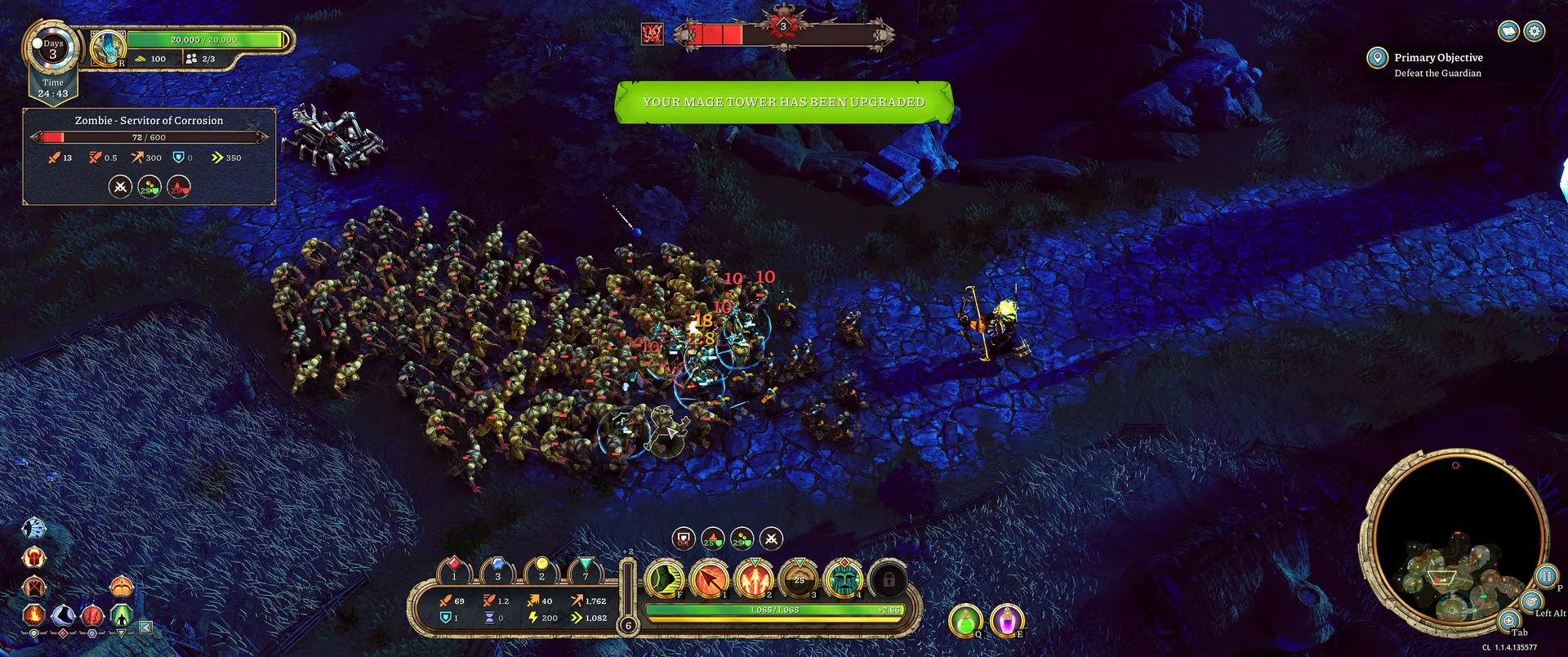Activate the green boot dash ability

pos(665,579)
